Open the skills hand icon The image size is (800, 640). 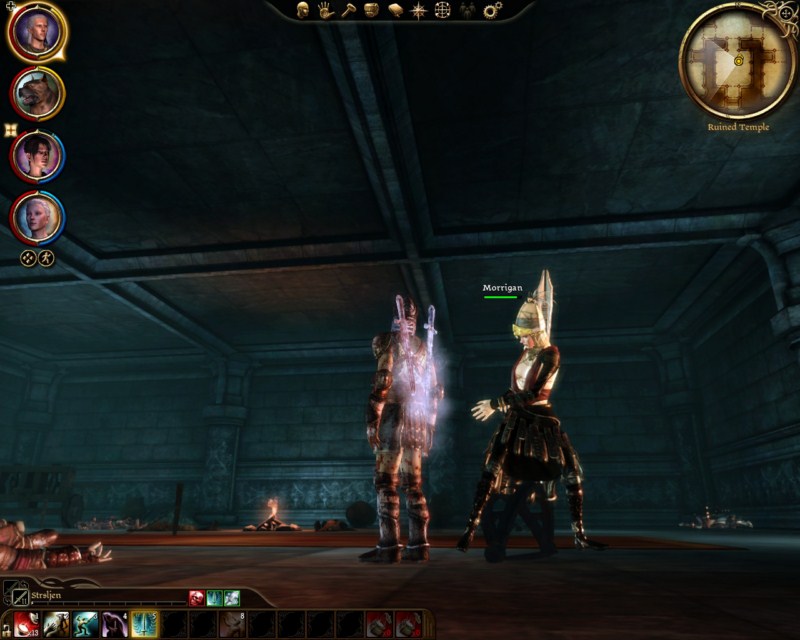tap(325, 10)
